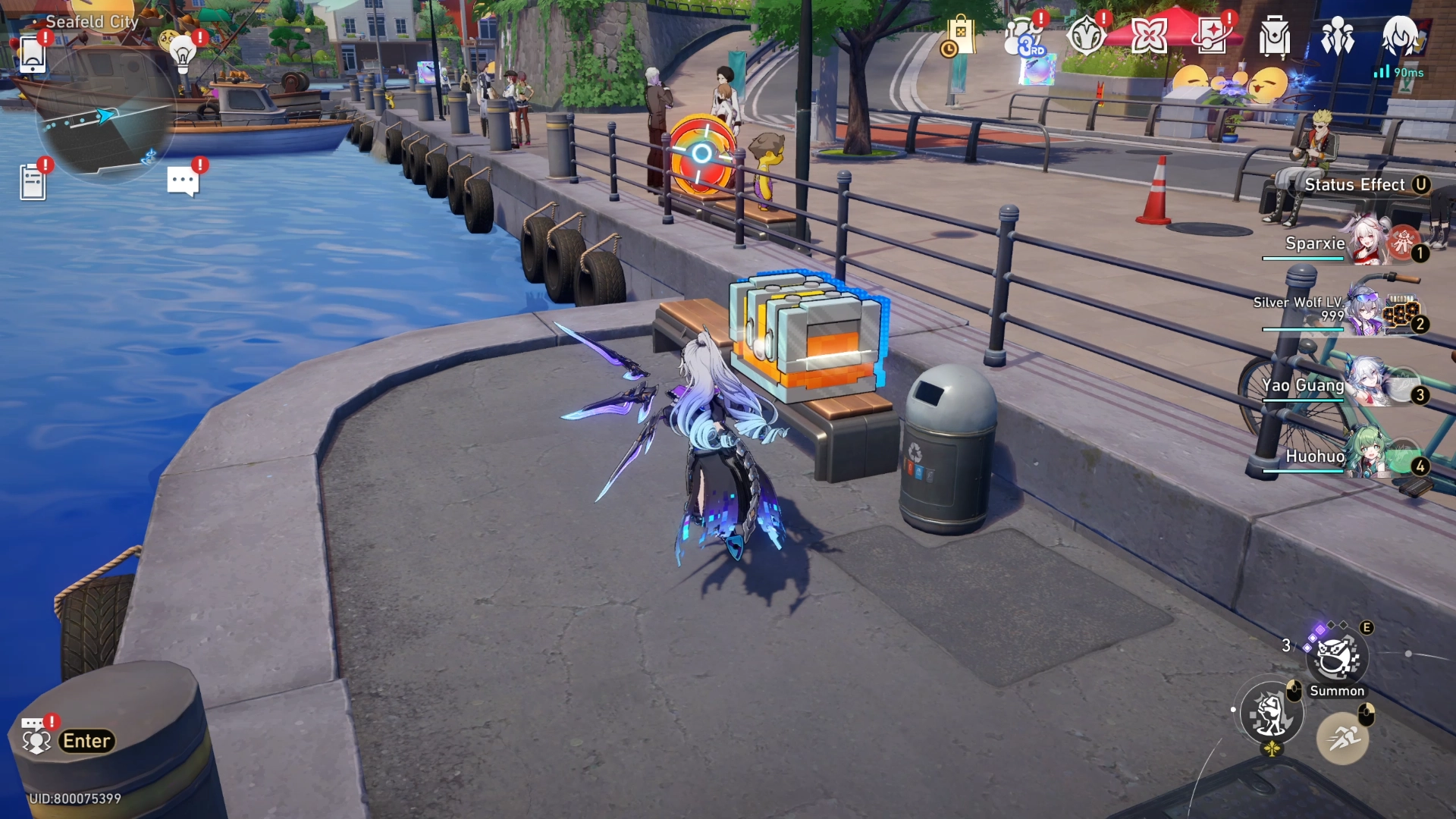Open the character profile avatar icon

click(x=1401, y=34)
